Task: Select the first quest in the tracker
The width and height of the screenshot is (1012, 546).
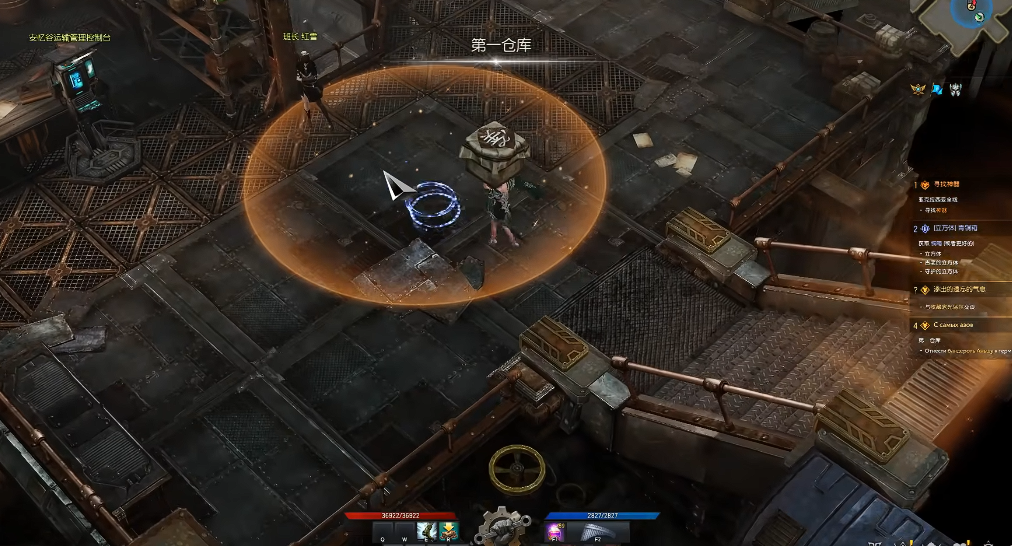Action: (x=945, y=185)
